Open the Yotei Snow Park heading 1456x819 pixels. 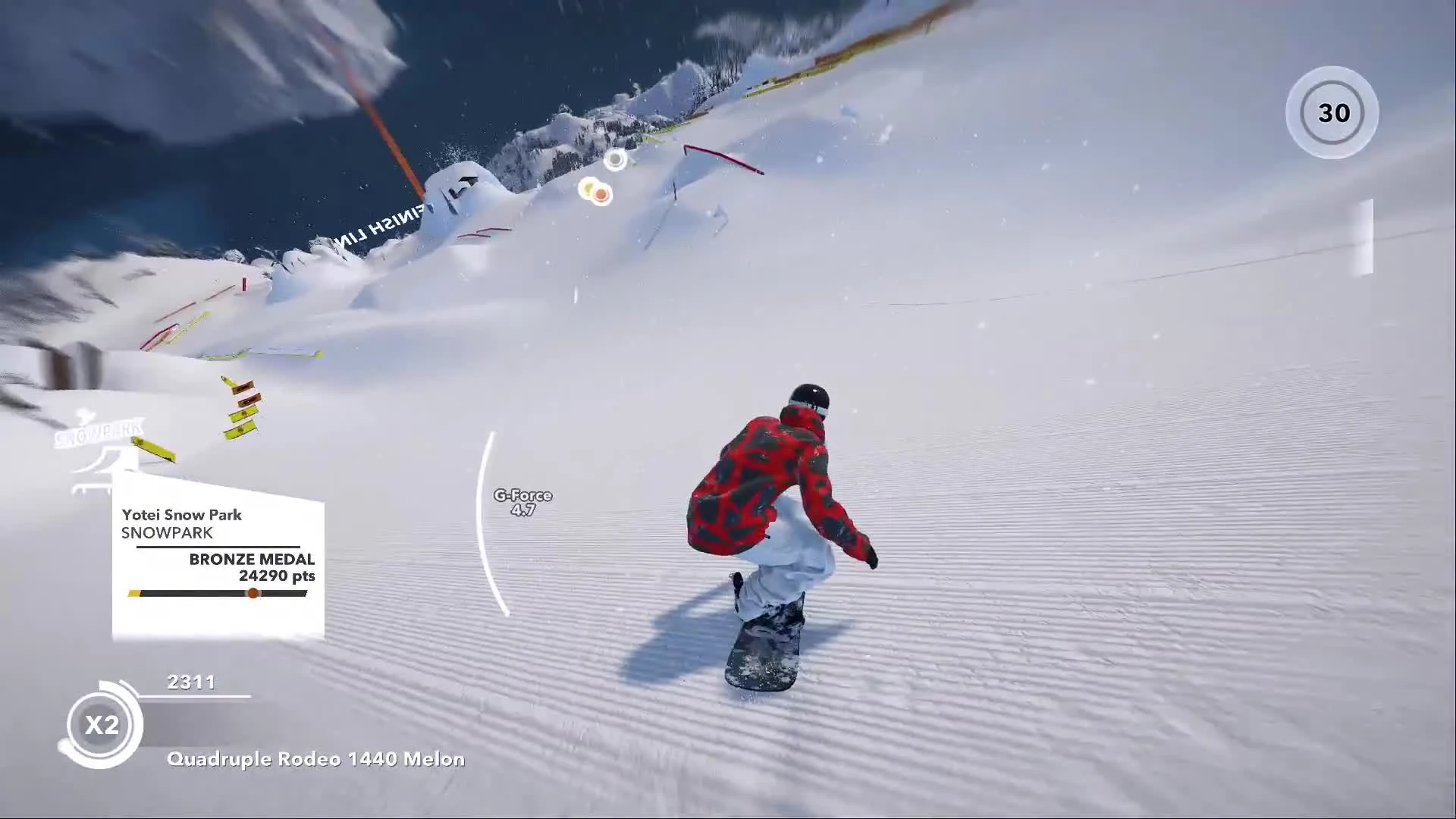[x=180, y=515]
